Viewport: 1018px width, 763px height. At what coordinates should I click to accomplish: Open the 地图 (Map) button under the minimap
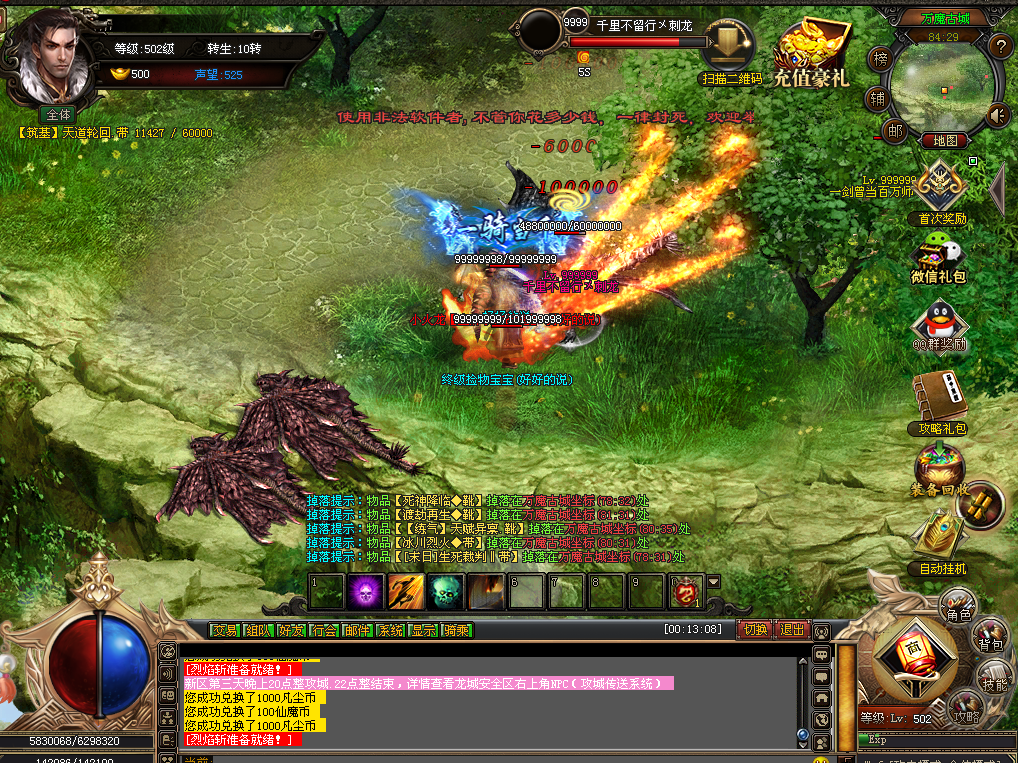point(943,141)
